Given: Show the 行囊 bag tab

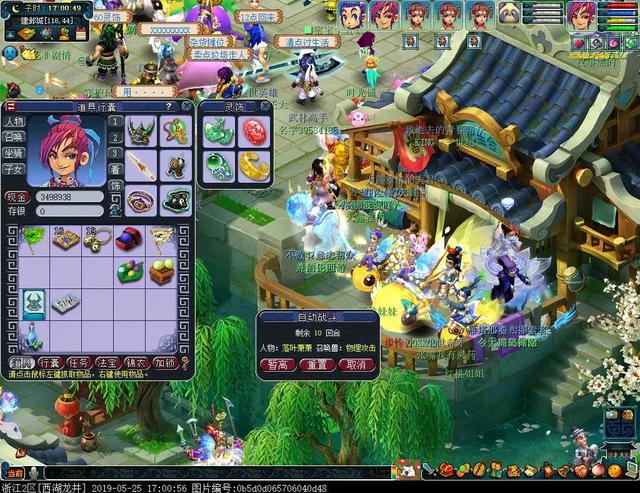Looking at the screenshot, I should point(50,362).
